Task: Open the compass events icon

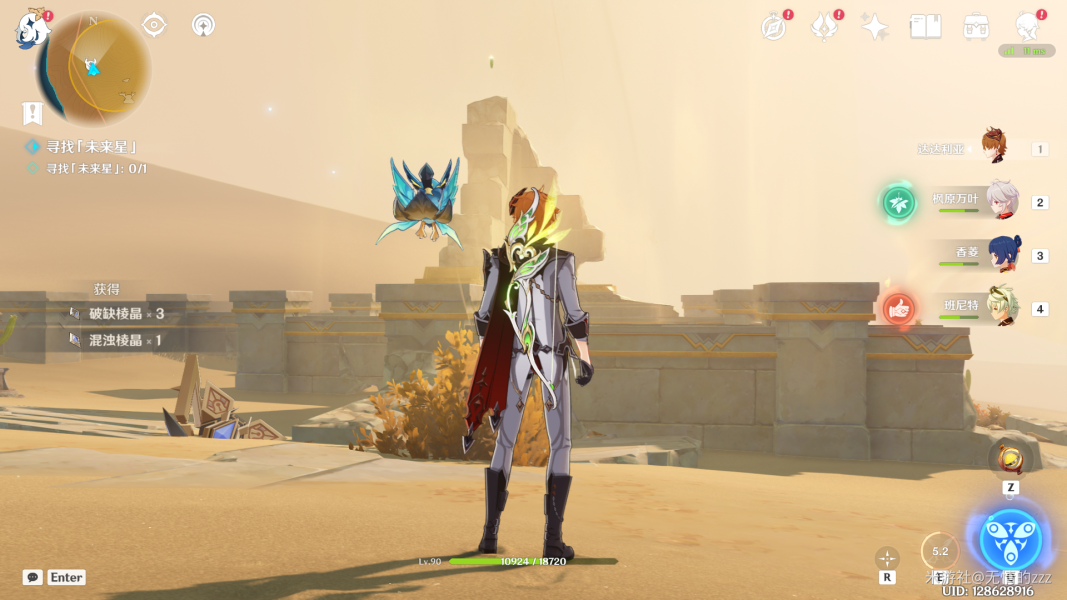Action: [x=774, y=27]
